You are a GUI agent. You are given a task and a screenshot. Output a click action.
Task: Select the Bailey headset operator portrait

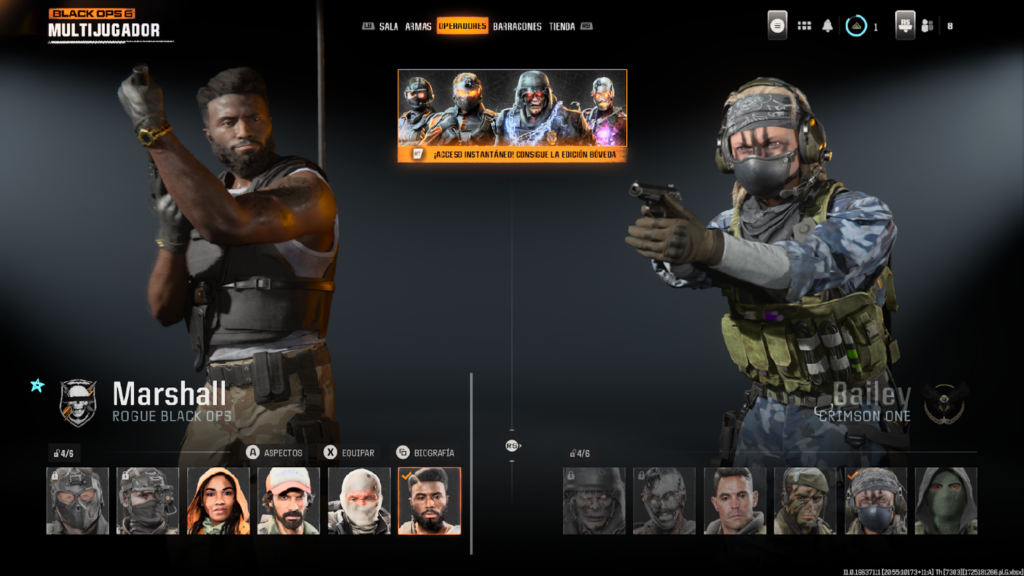[x=876, y=500]
